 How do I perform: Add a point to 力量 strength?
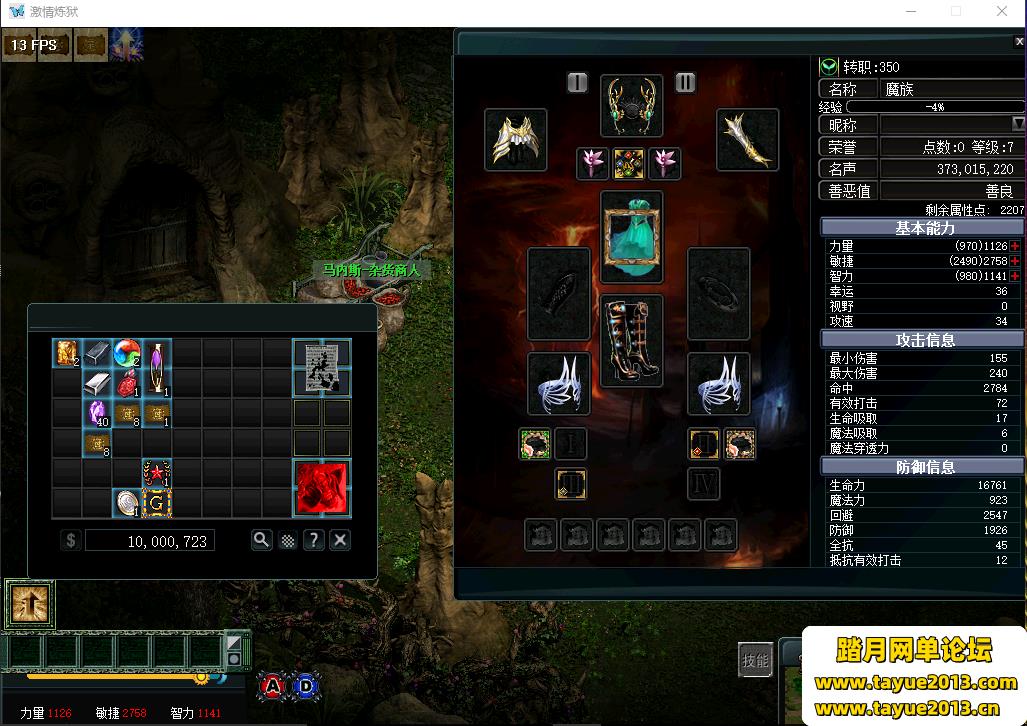click(1016, 246)
